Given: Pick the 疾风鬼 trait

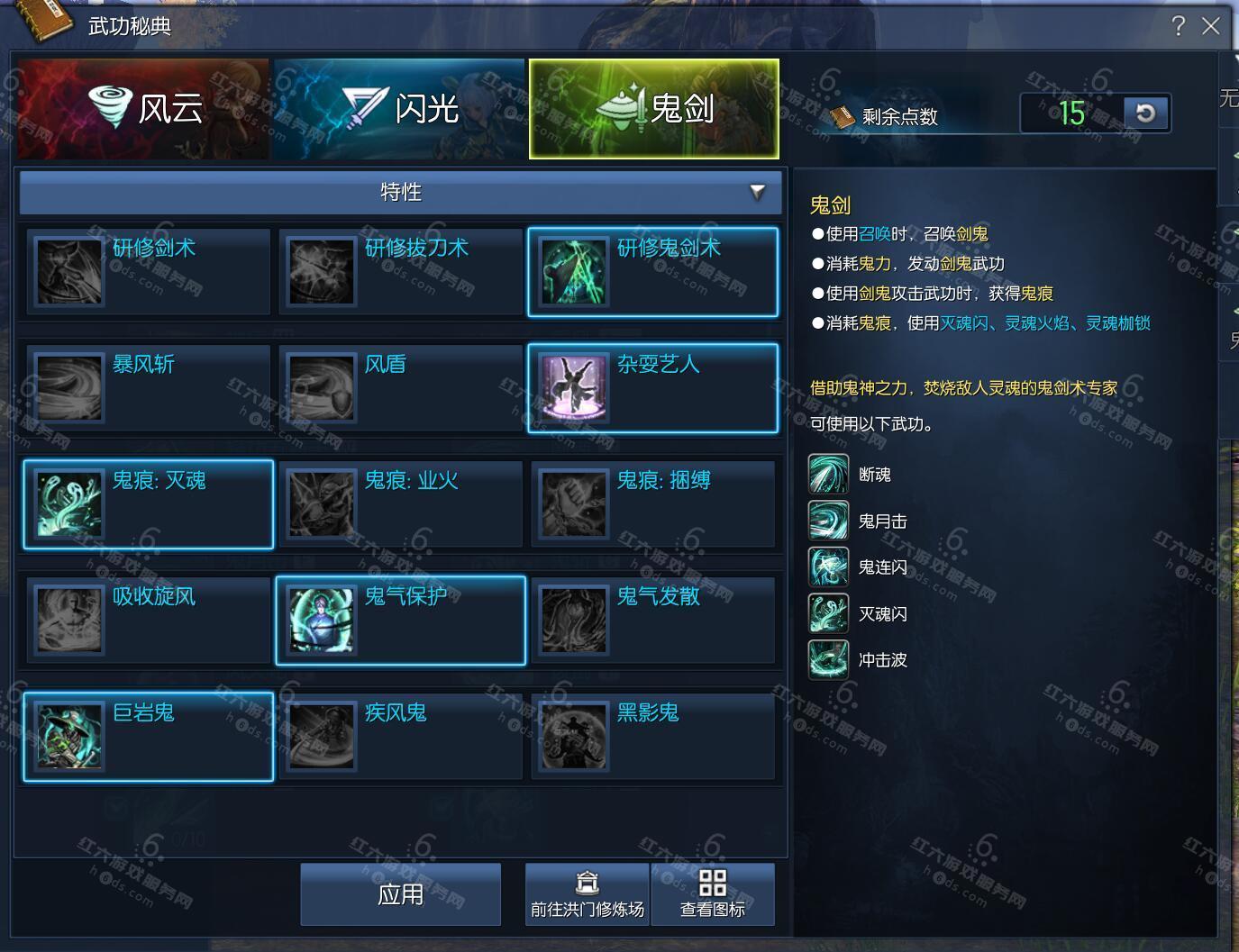Looking at the screenshot, I should 401,736.
